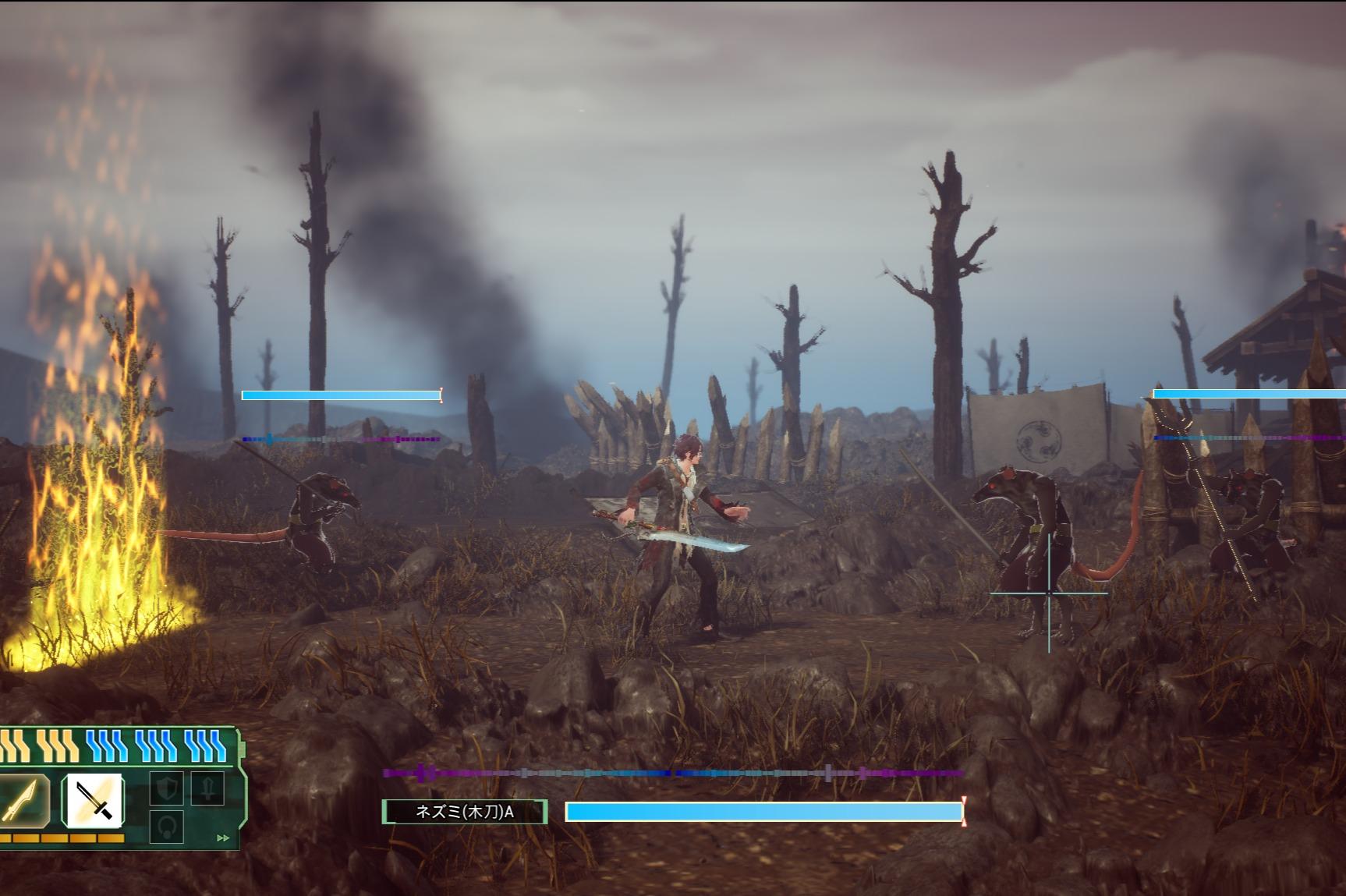Viewport: 1346px width, 896px height.
Task: Choose the highlighted black sword skill icon
Action: [94, 801]
